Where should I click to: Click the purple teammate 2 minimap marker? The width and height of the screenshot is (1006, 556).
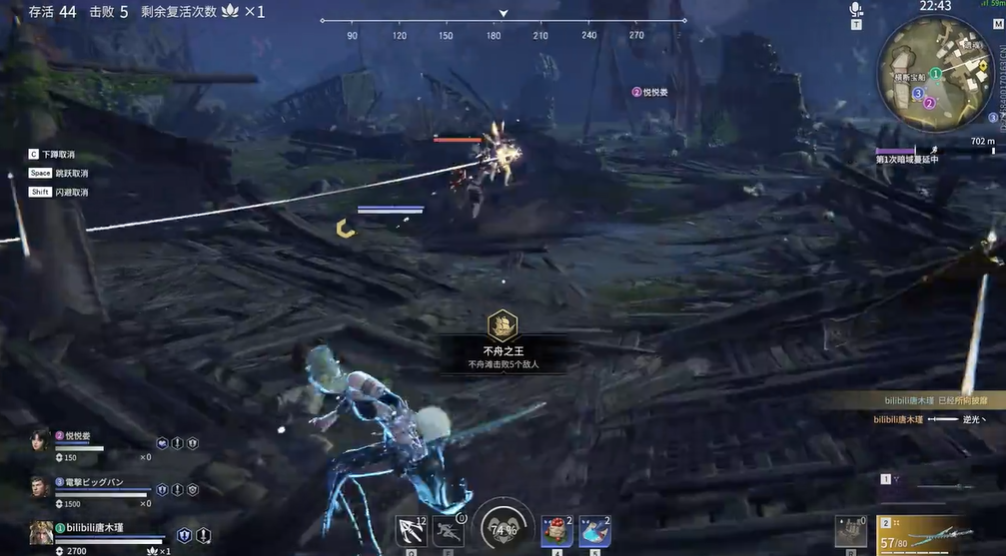coord(928,102)
